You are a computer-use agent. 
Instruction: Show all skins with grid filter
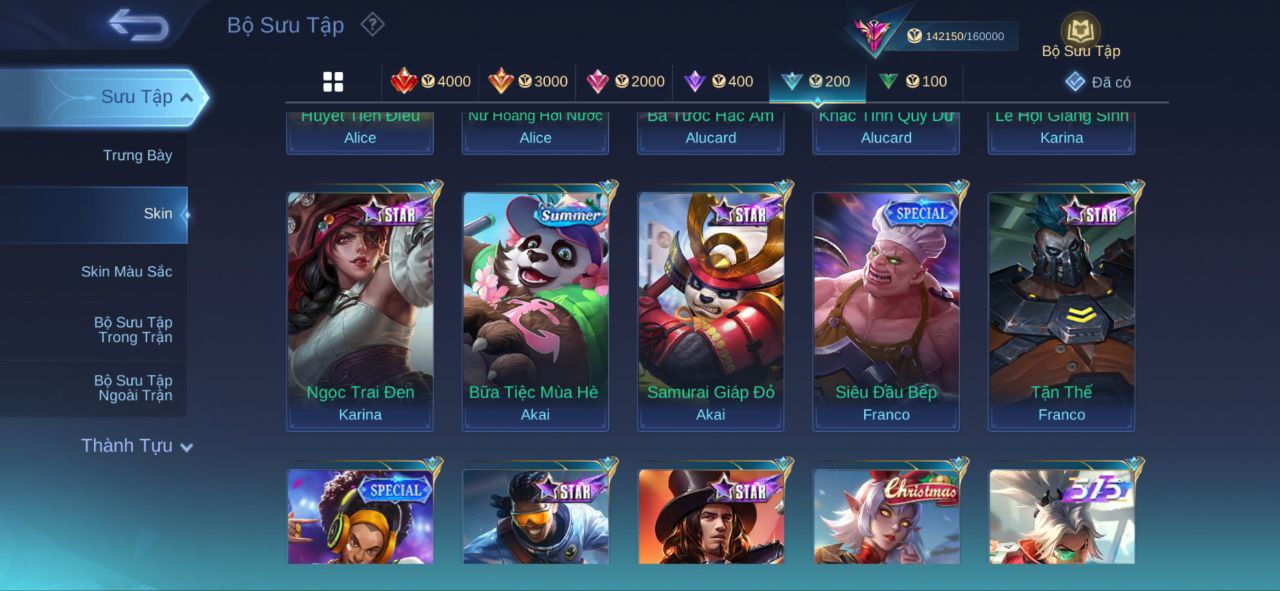pos(333,82)
